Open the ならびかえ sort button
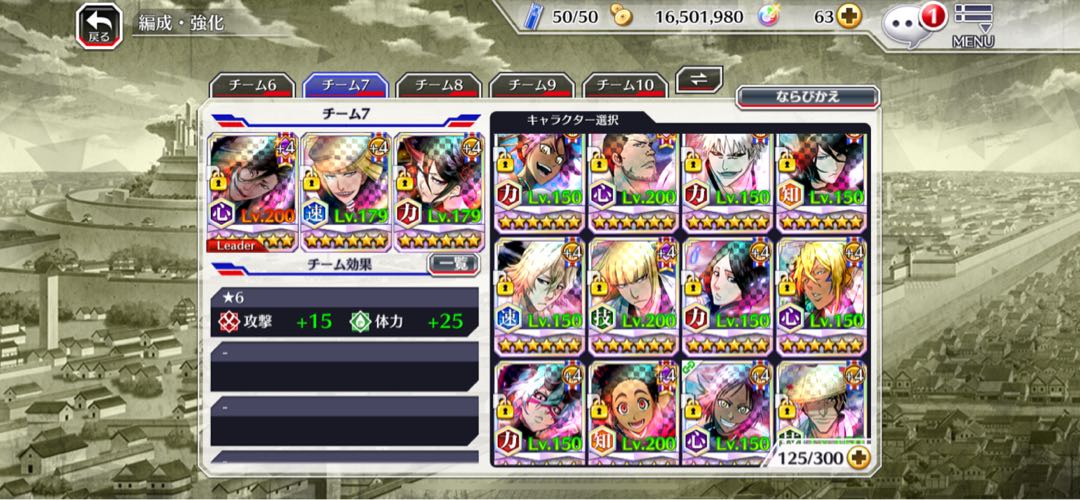Image resolution: width=1080 pixels, height=500 pixels. [x=807, y=97]
